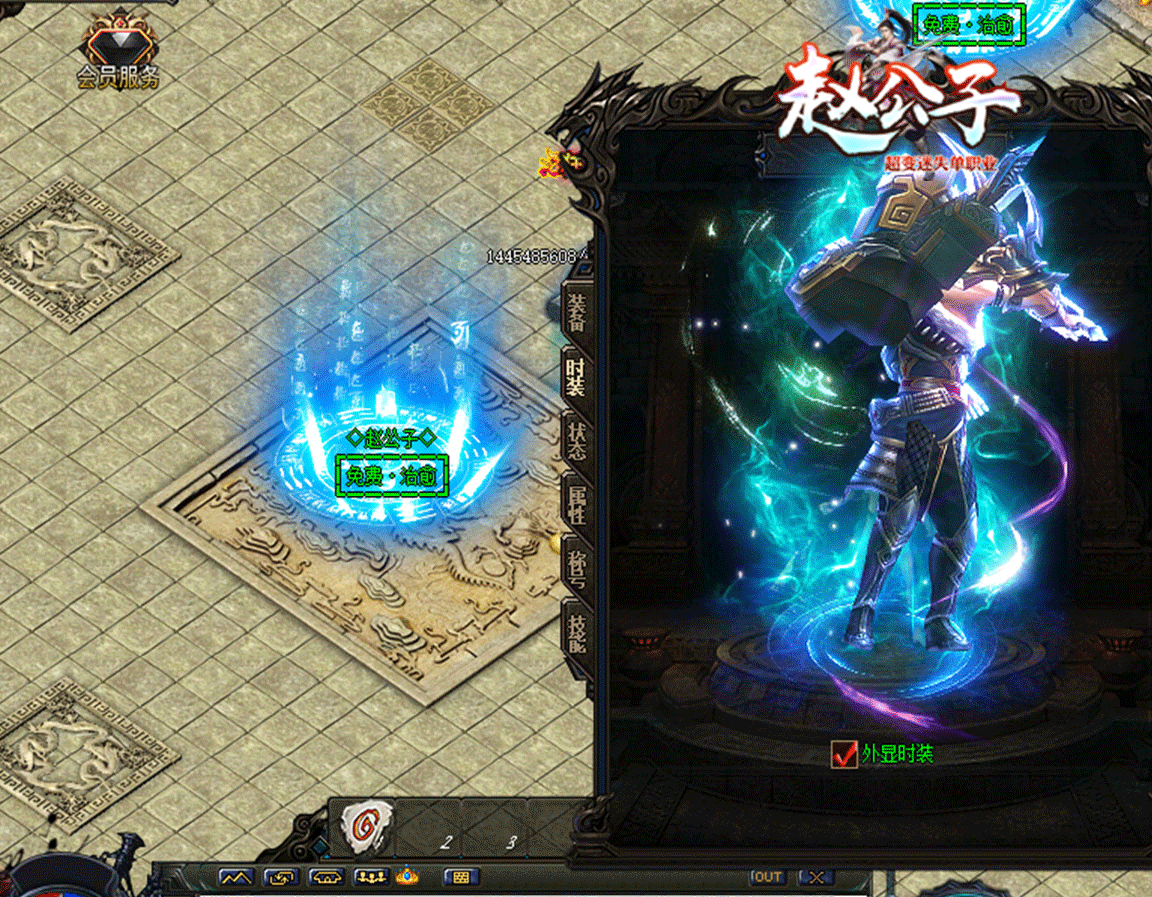1152x897 pixels.
Task: Click the OUT logout button
Action: tap(768, 877)
